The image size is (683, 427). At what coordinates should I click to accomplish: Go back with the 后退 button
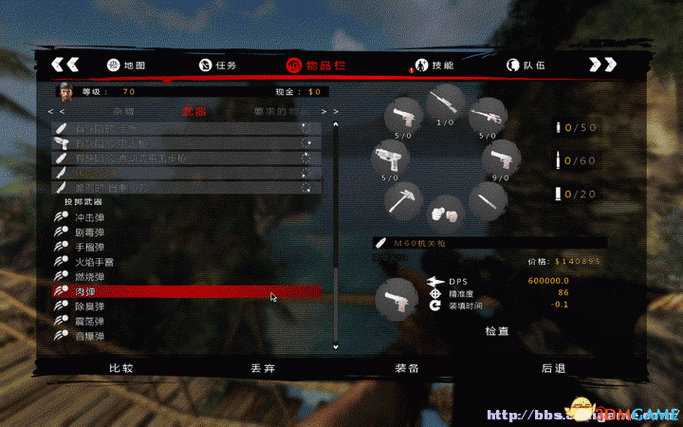pyautogui.click(x=553, y=367)
